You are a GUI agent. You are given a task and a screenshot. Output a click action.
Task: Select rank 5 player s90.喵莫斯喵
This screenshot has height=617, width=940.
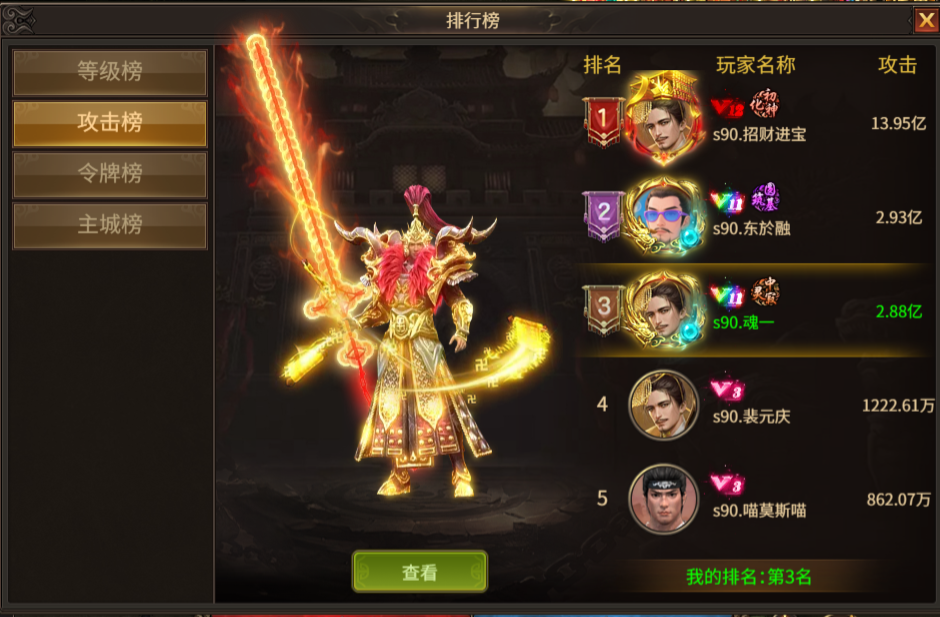click(x=758, y=498)
